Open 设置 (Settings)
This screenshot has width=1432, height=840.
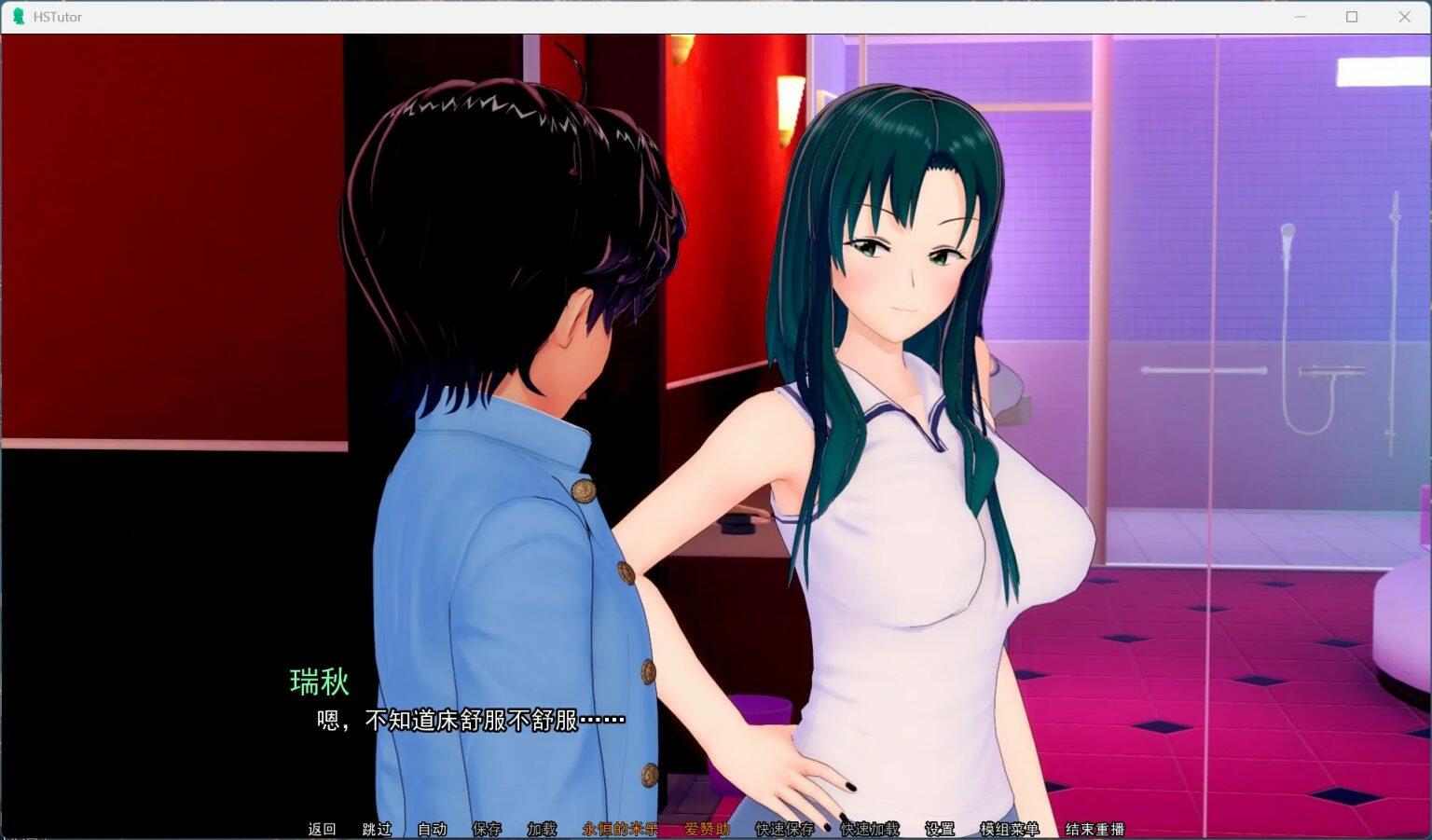[939, 829]
